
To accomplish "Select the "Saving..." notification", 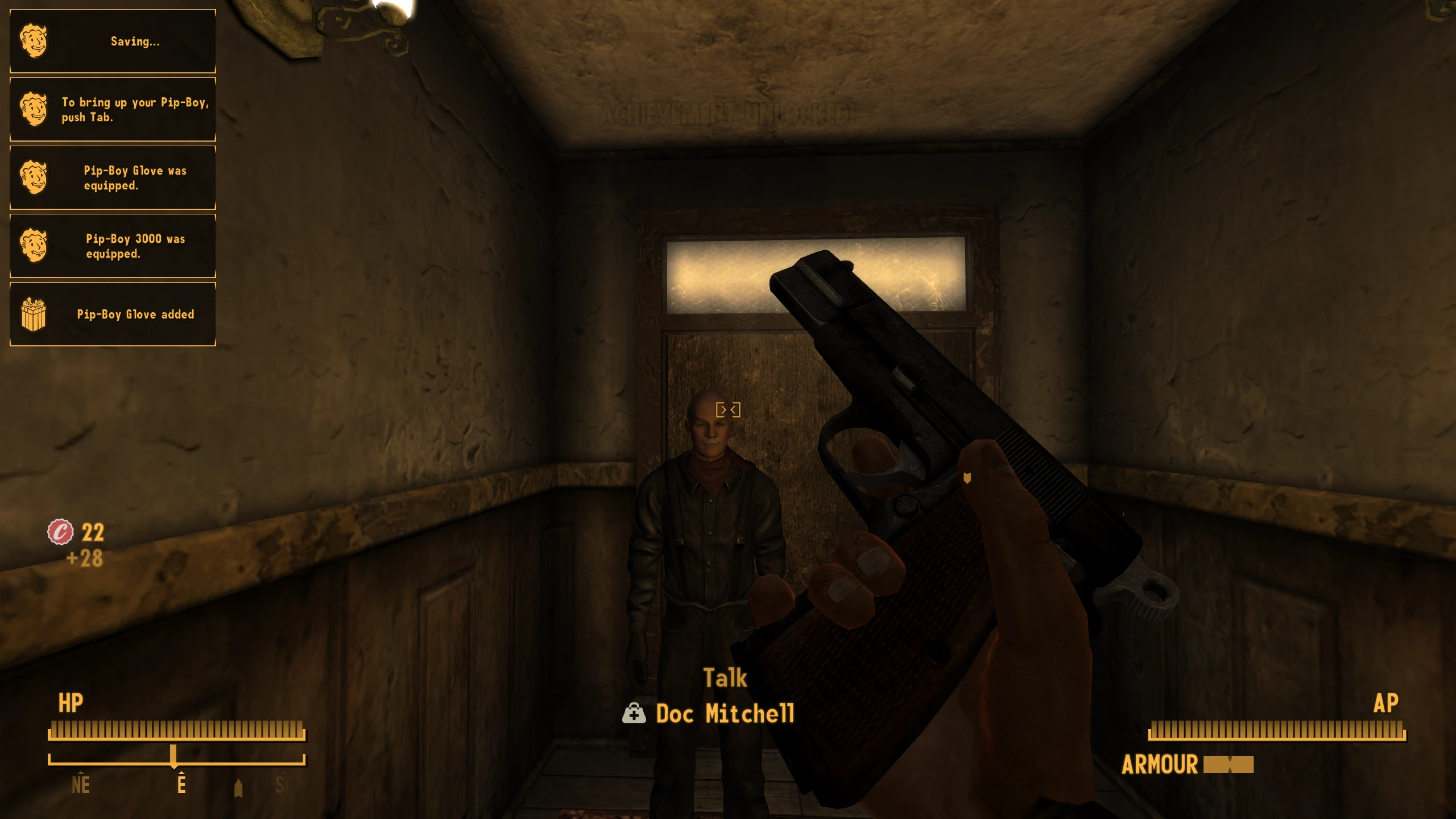I will [113, 41].
